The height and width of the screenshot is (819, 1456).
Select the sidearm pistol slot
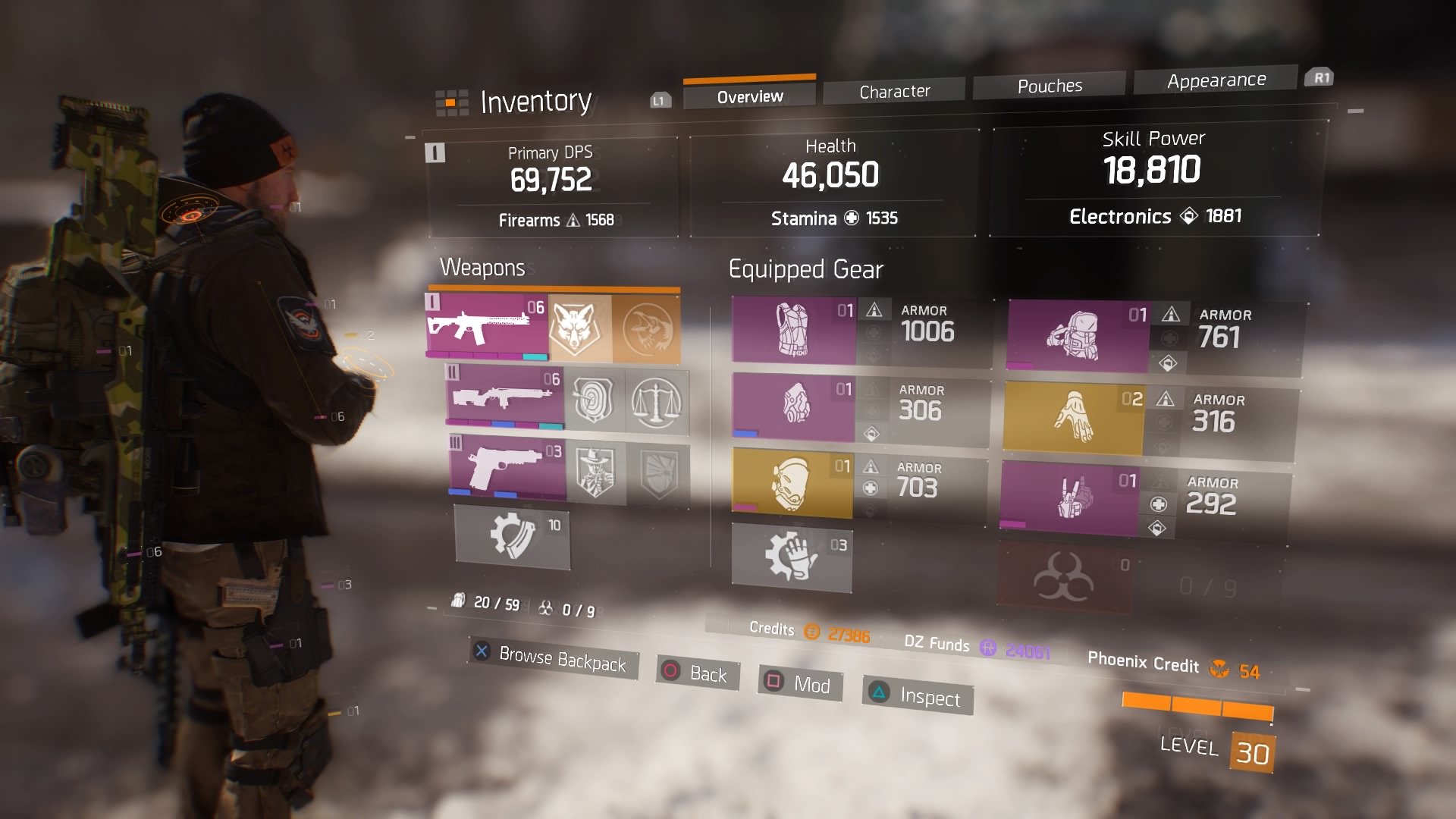pyautogui.click(x=507, y=468)
